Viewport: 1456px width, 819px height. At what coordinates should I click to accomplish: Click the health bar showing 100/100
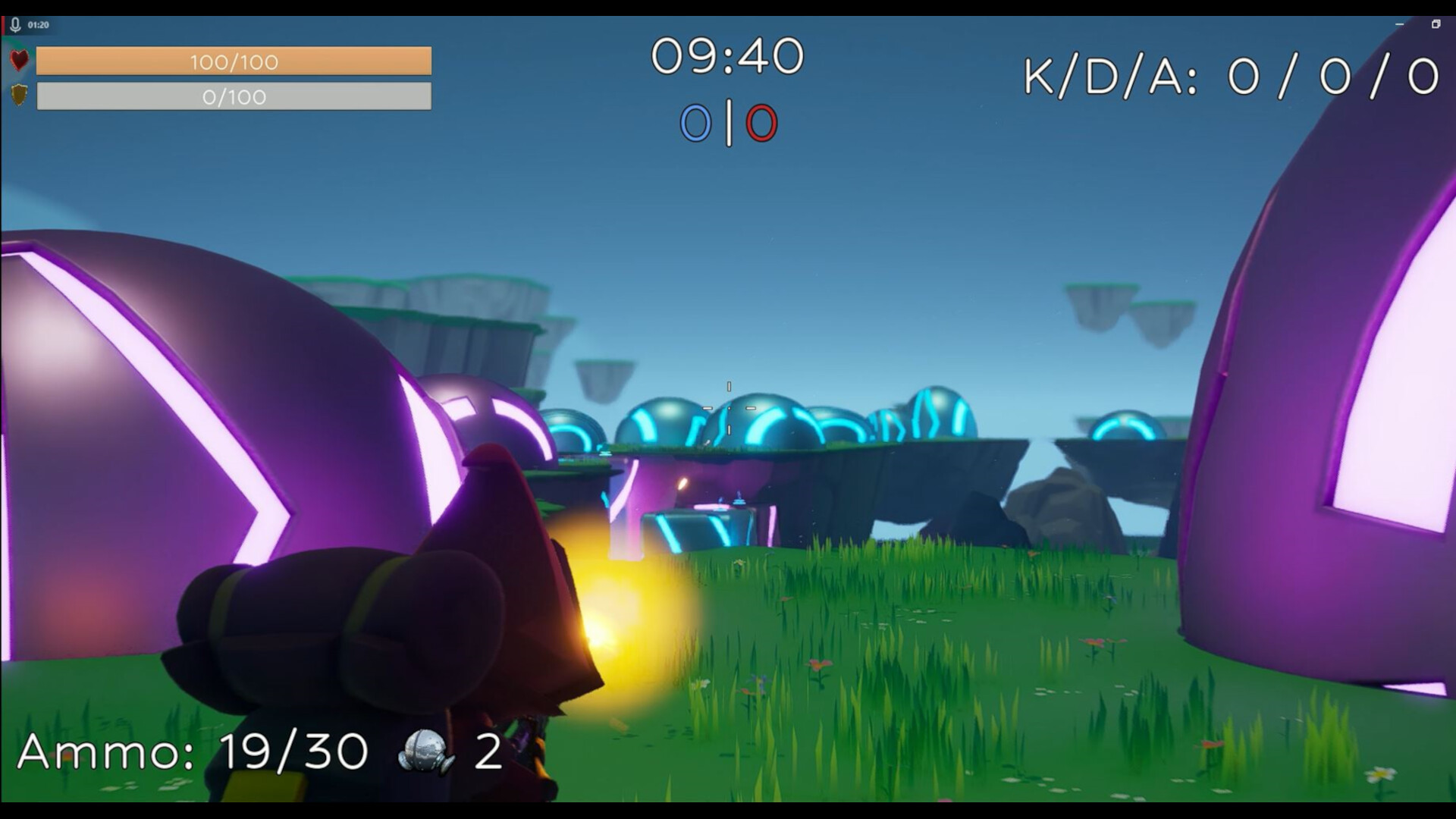click(235, 62)
